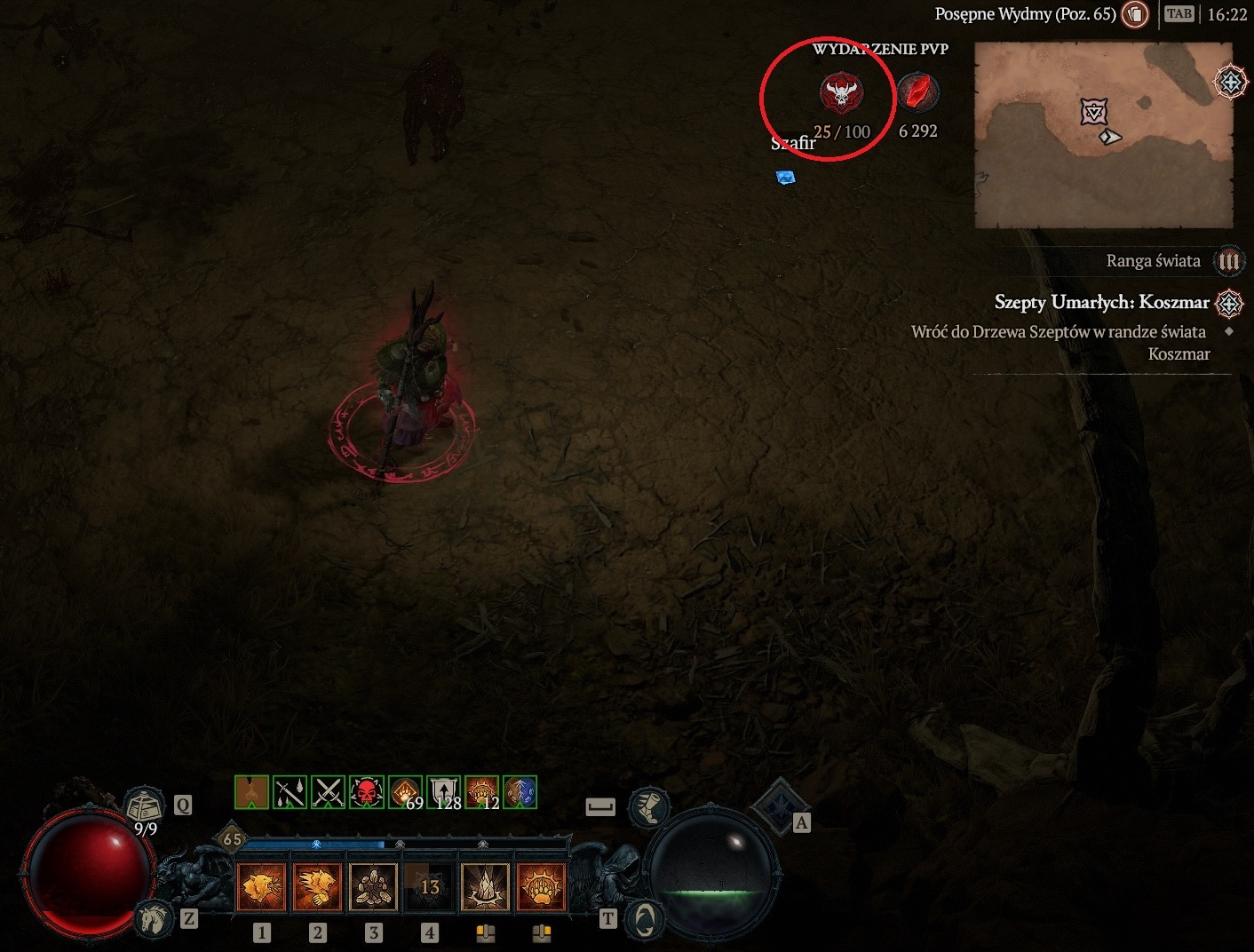Use the healing potion icon
Image resolution: width=1254 pixels, height=952 pixels.
144,806
